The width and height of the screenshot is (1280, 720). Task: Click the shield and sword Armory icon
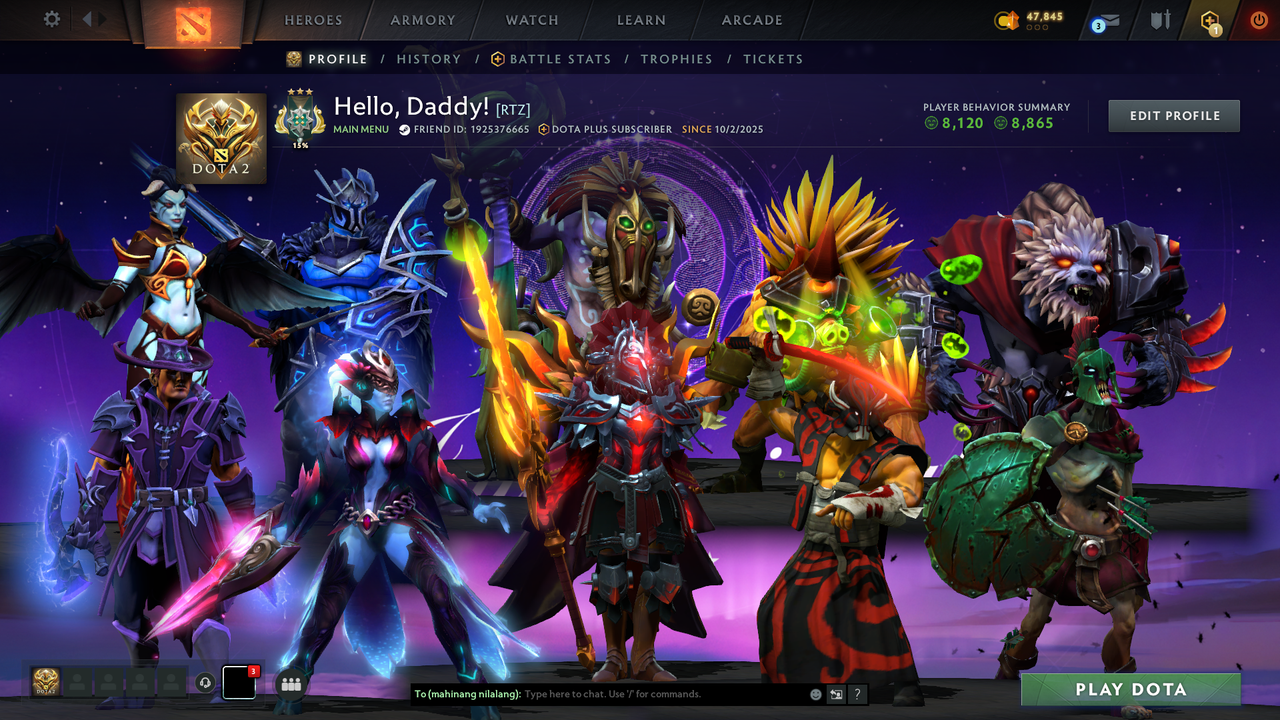pos(1162,19)
